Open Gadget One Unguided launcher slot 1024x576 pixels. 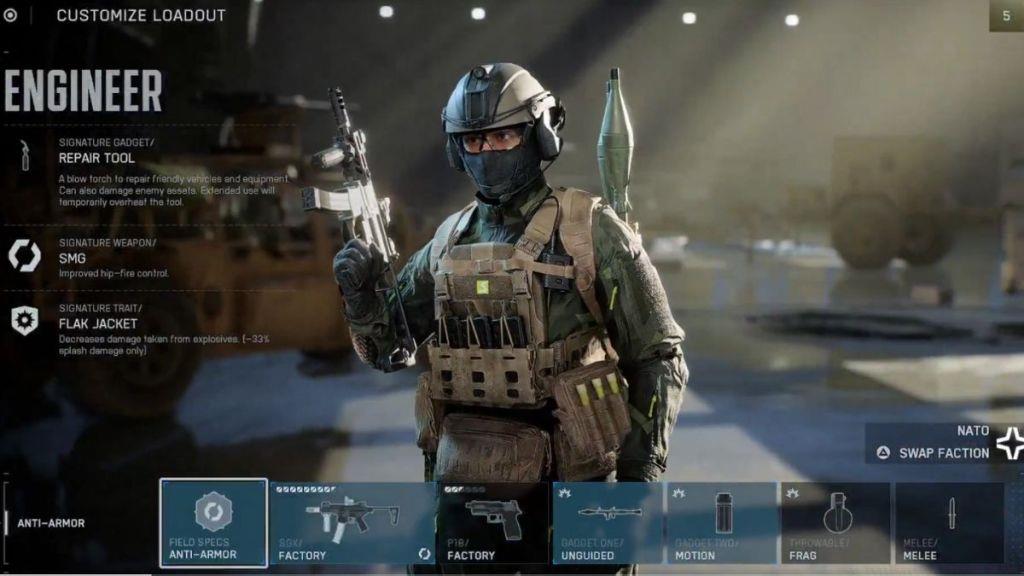607,522
